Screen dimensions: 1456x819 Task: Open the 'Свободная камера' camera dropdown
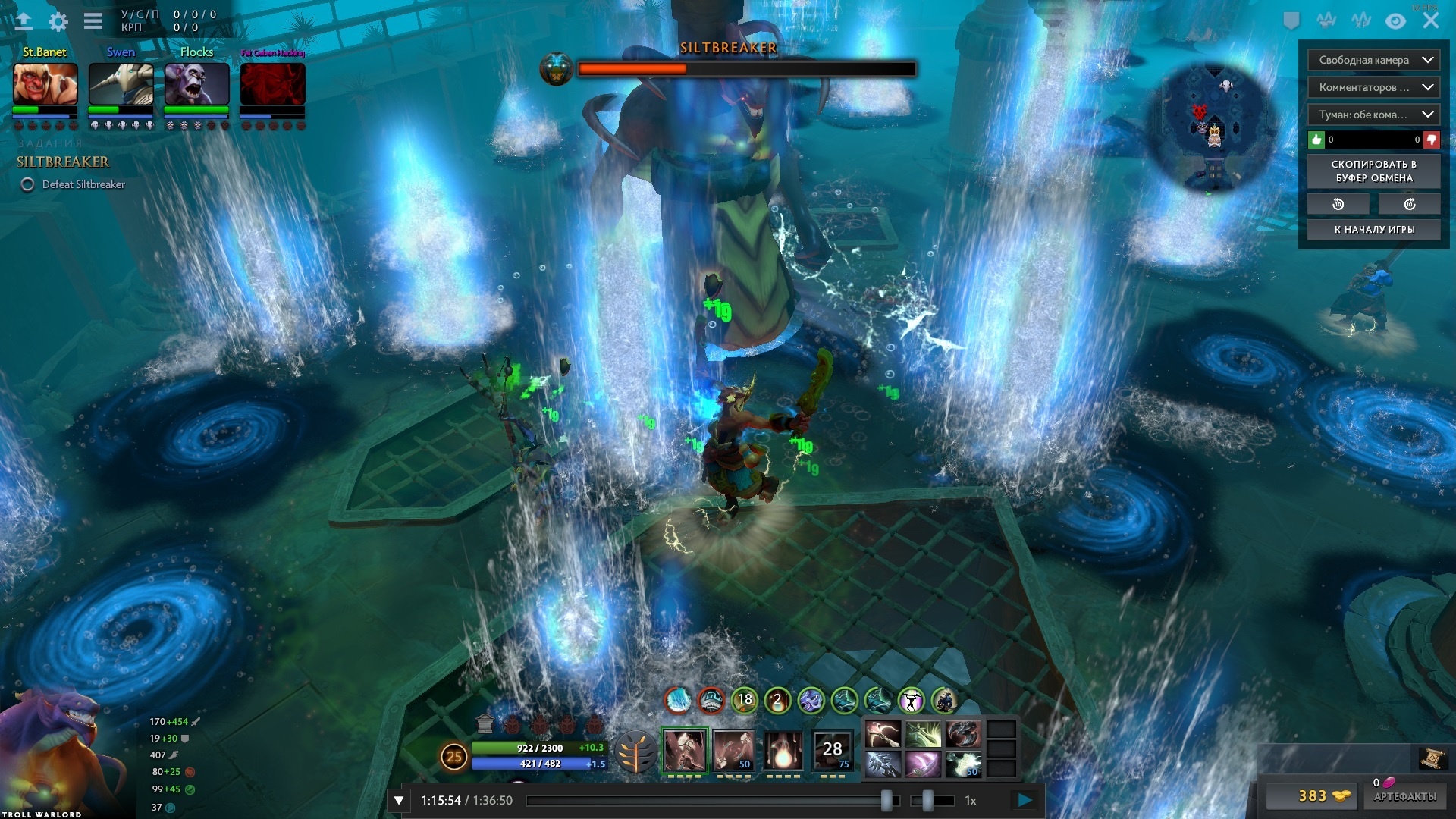[1373, 60]
